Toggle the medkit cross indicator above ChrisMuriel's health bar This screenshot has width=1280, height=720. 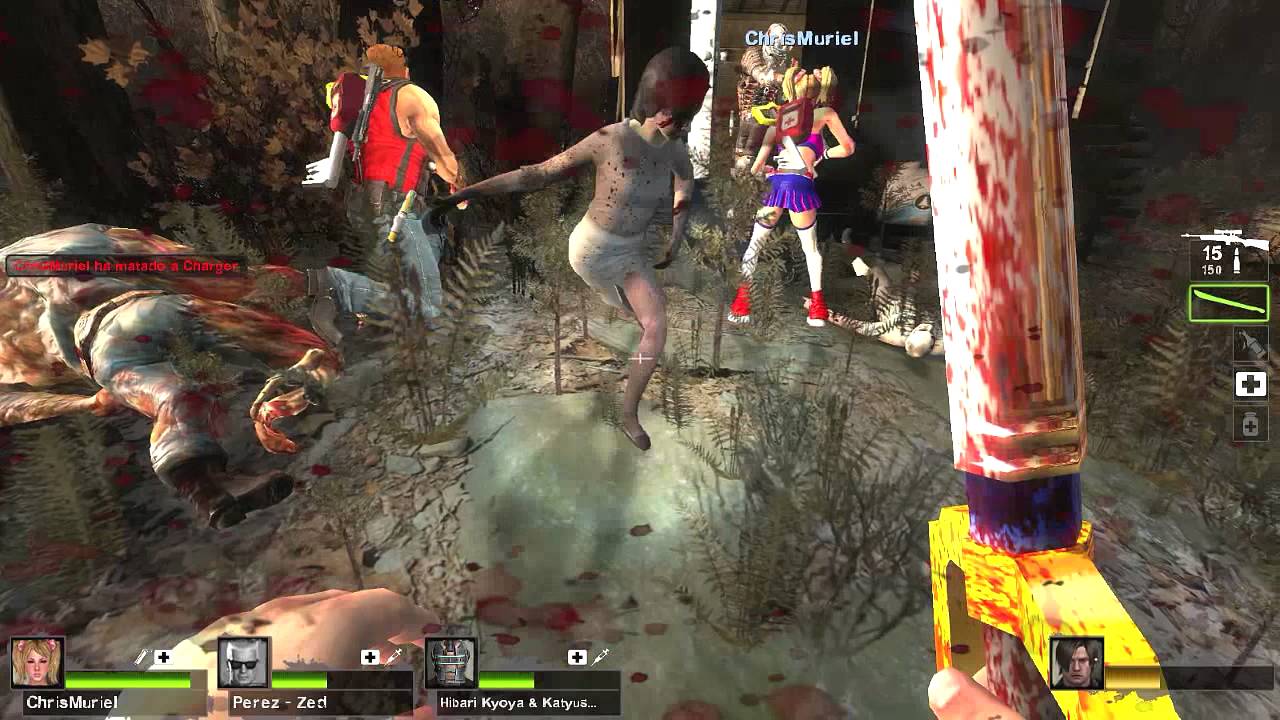coord(163,659)
